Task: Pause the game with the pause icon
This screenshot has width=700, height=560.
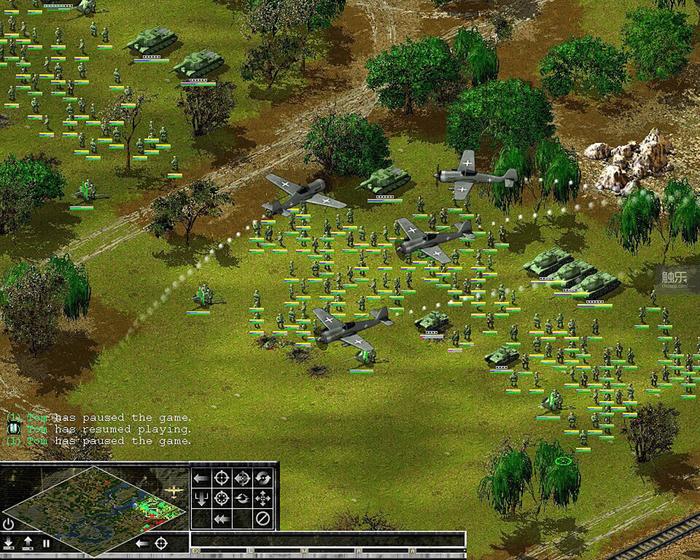Action: click(46, 543)
